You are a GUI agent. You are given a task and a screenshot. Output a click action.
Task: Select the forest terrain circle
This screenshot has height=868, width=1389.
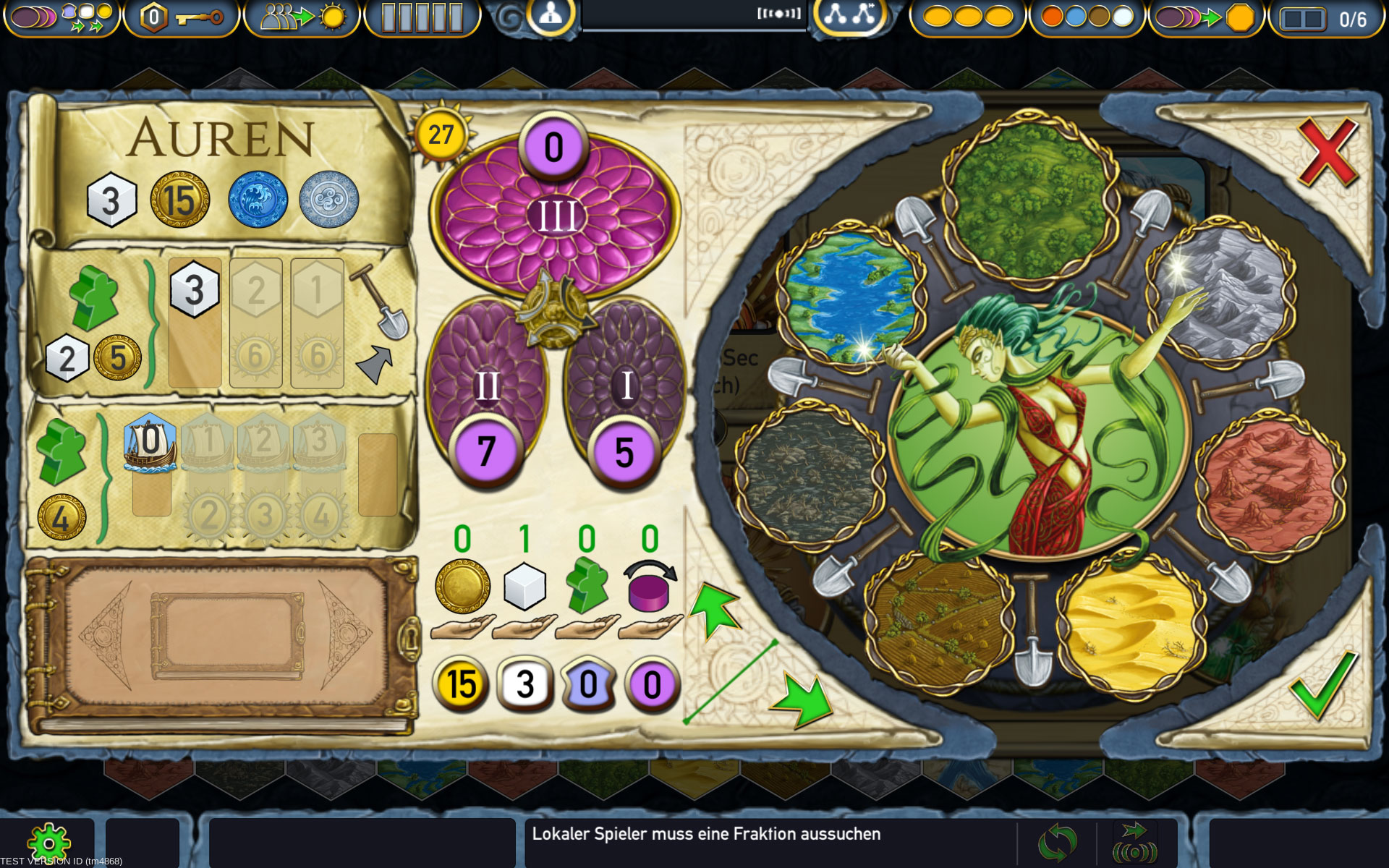point(1029,195)
